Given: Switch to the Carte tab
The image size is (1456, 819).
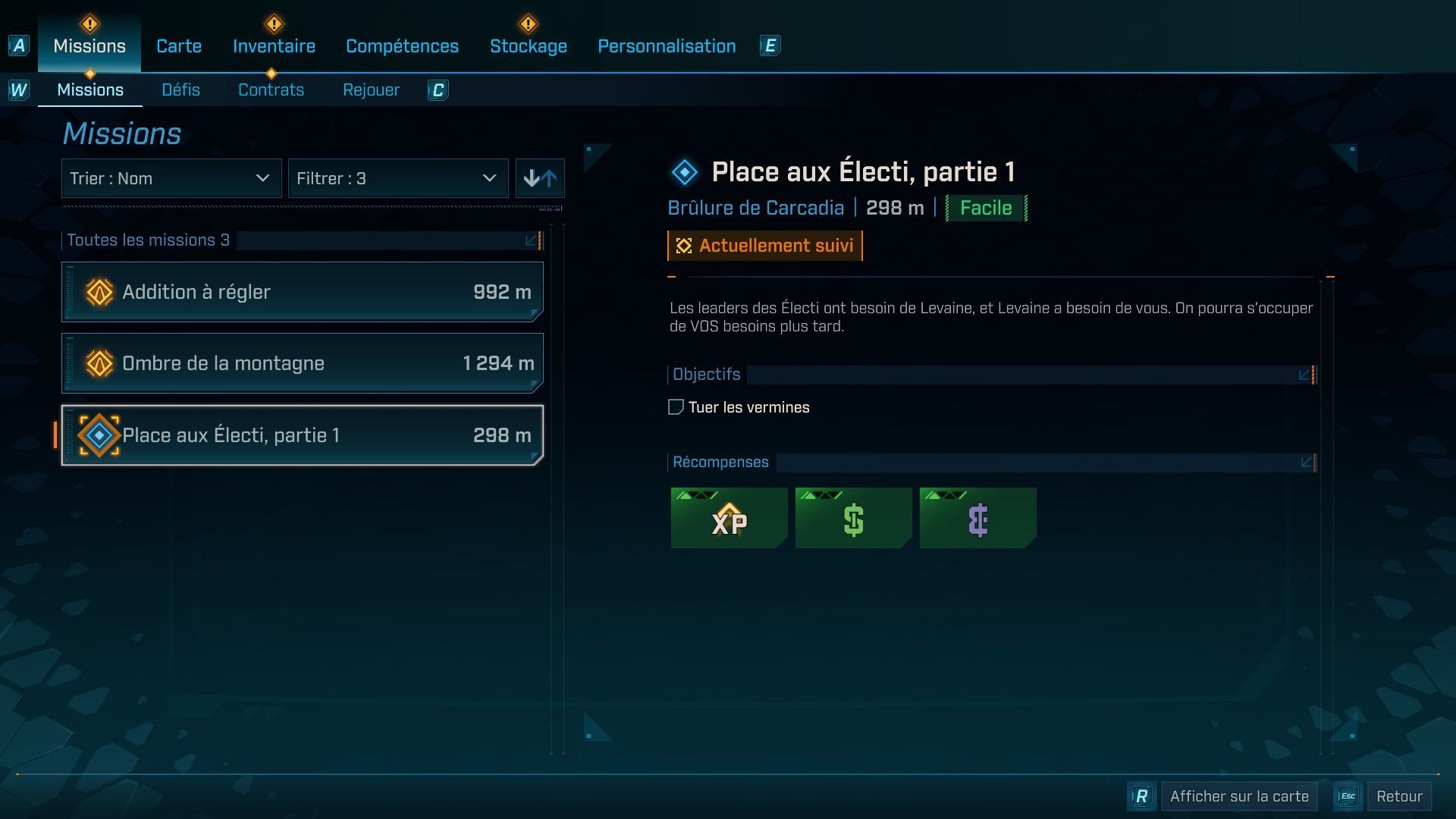Looking at the screenshot, I should [x=179, y=46].
